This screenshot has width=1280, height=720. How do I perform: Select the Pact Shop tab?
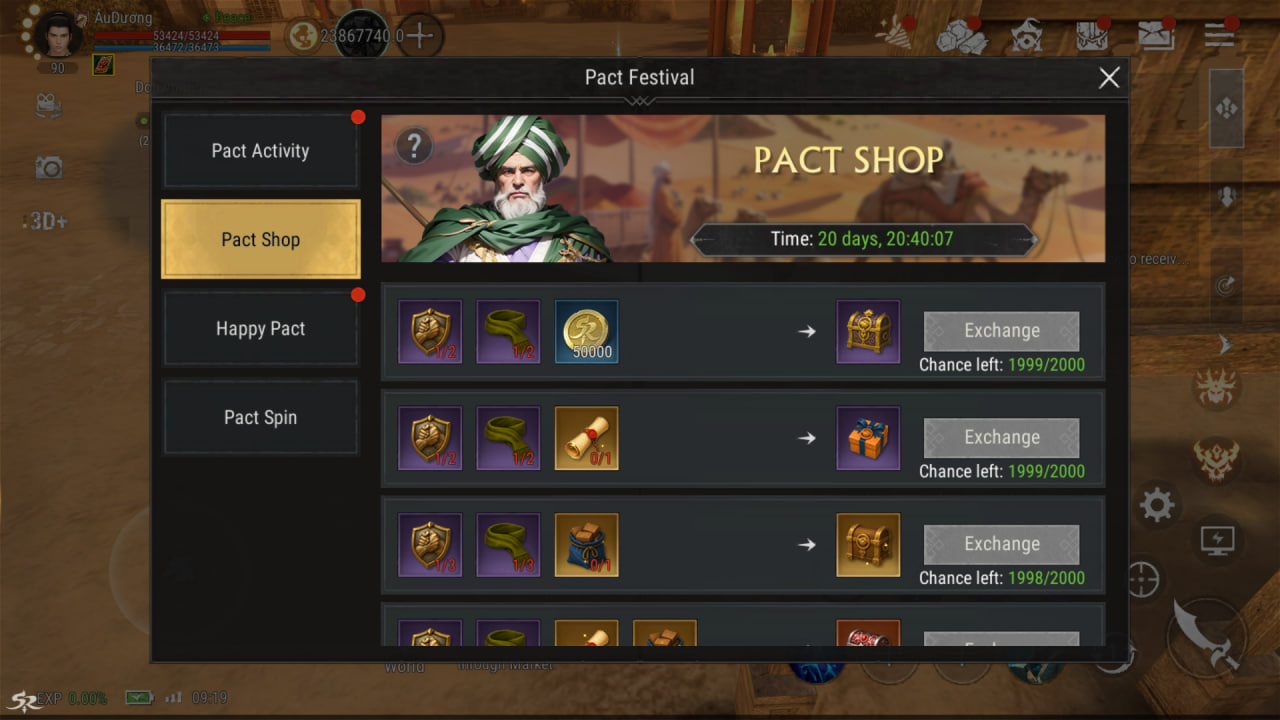point(260,240)
